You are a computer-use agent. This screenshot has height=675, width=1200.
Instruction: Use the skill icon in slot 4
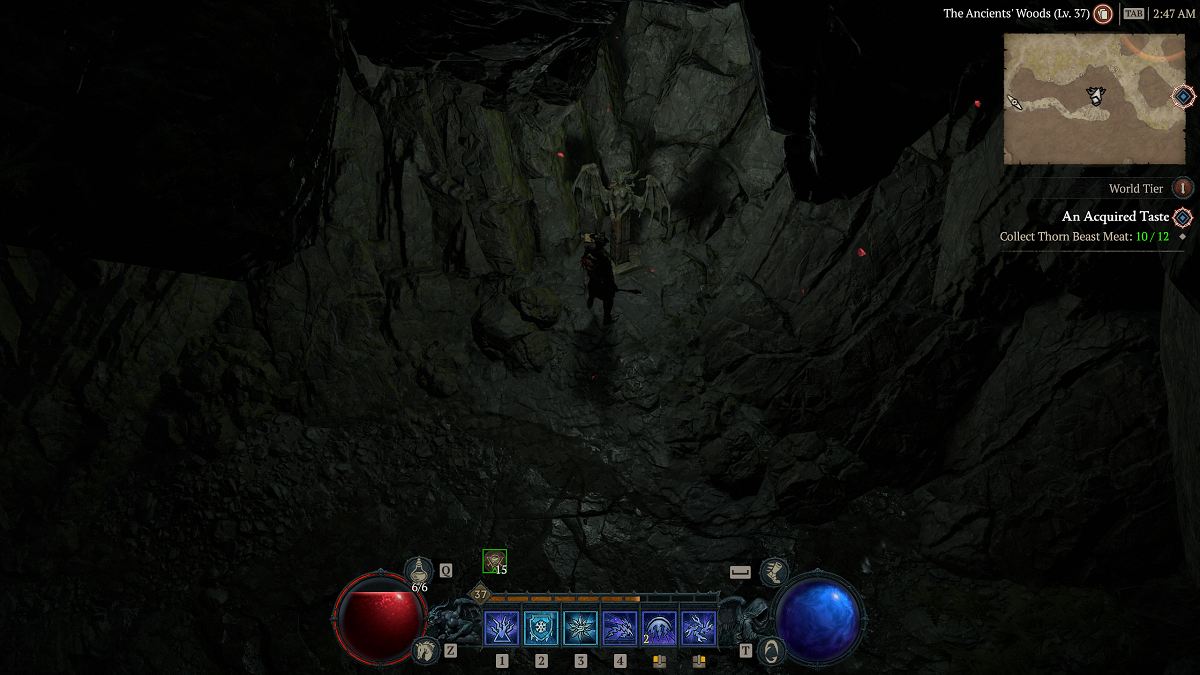pyautogui.click(x=620, y=629)
